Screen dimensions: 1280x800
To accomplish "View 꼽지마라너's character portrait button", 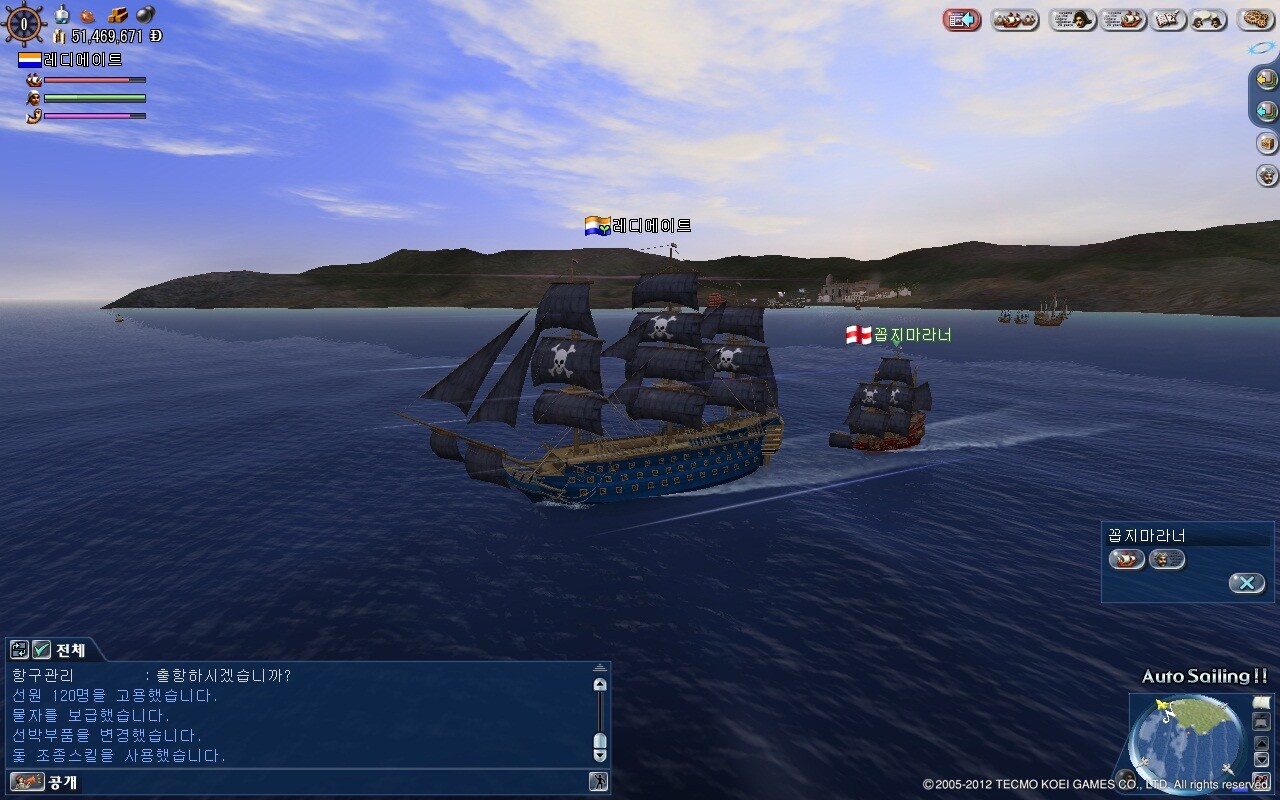I will click(x=1166, y=560).
